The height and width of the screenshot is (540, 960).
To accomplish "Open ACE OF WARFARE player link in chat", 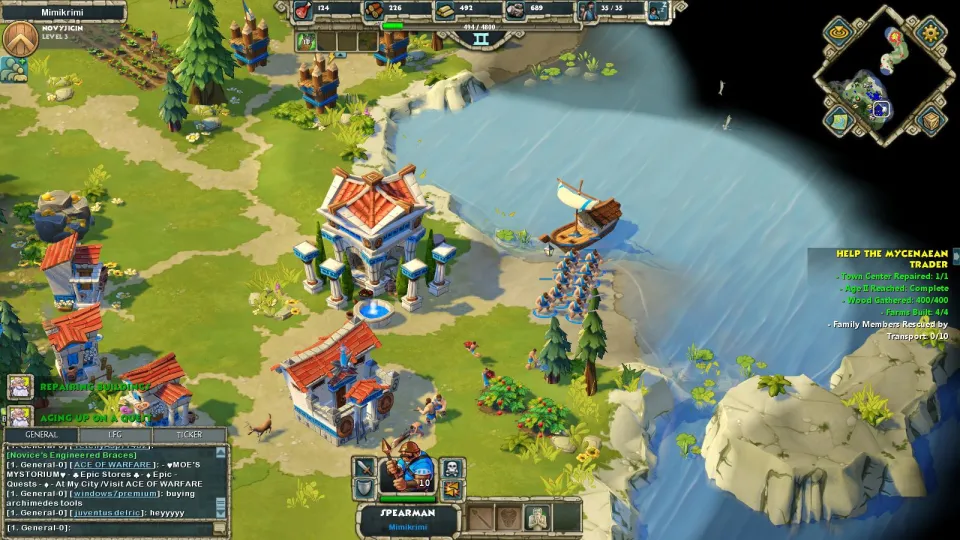I will pos(110,464).
